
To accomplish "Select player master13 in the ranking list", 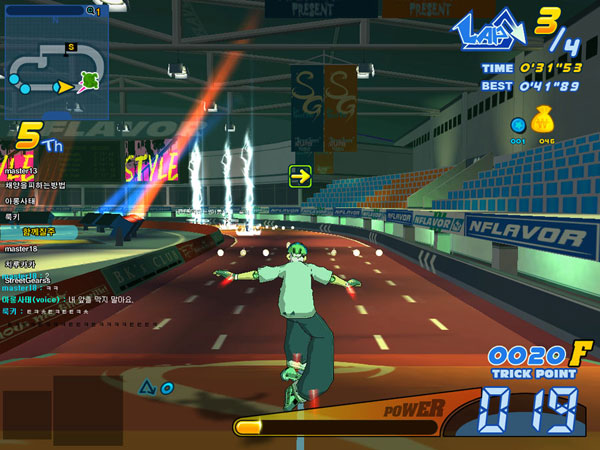I will pos(21,171).
